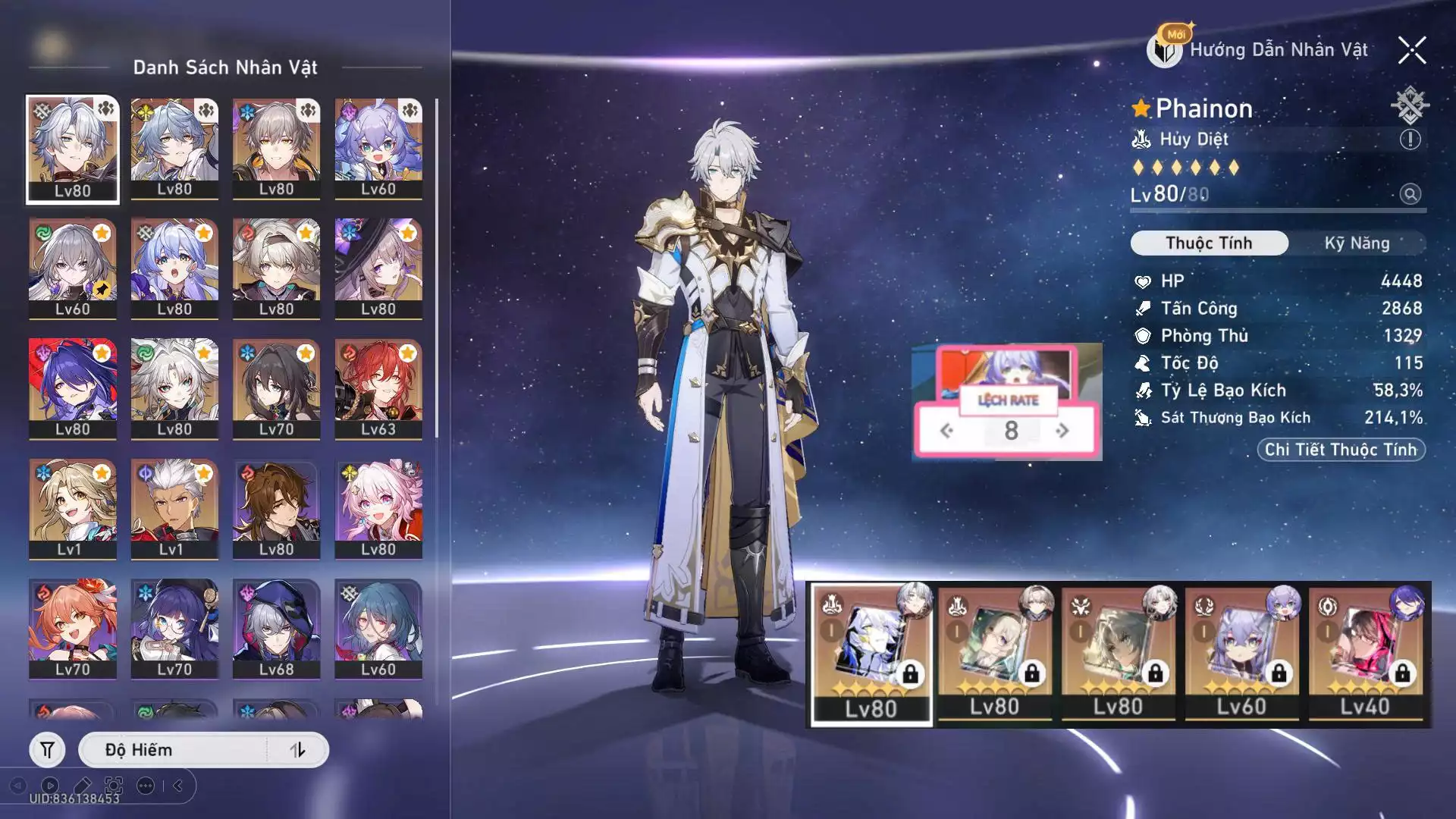Click the magnifier icon next to the level
The width and height of the screenshot is (1456, 819).
(x=1410, y=195)
